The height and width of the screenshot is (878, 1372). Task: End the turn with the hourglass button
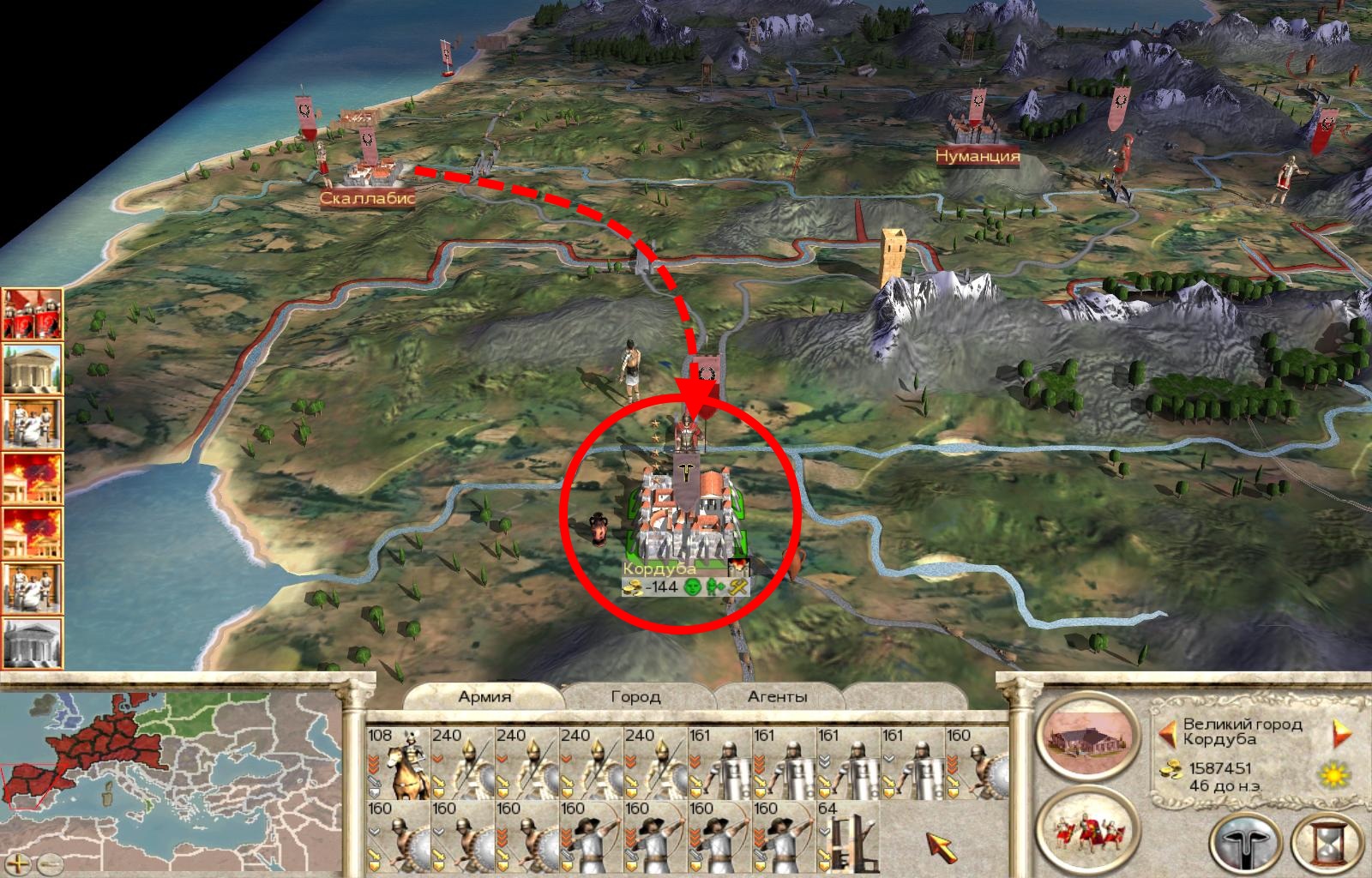tap(1321, 841)
